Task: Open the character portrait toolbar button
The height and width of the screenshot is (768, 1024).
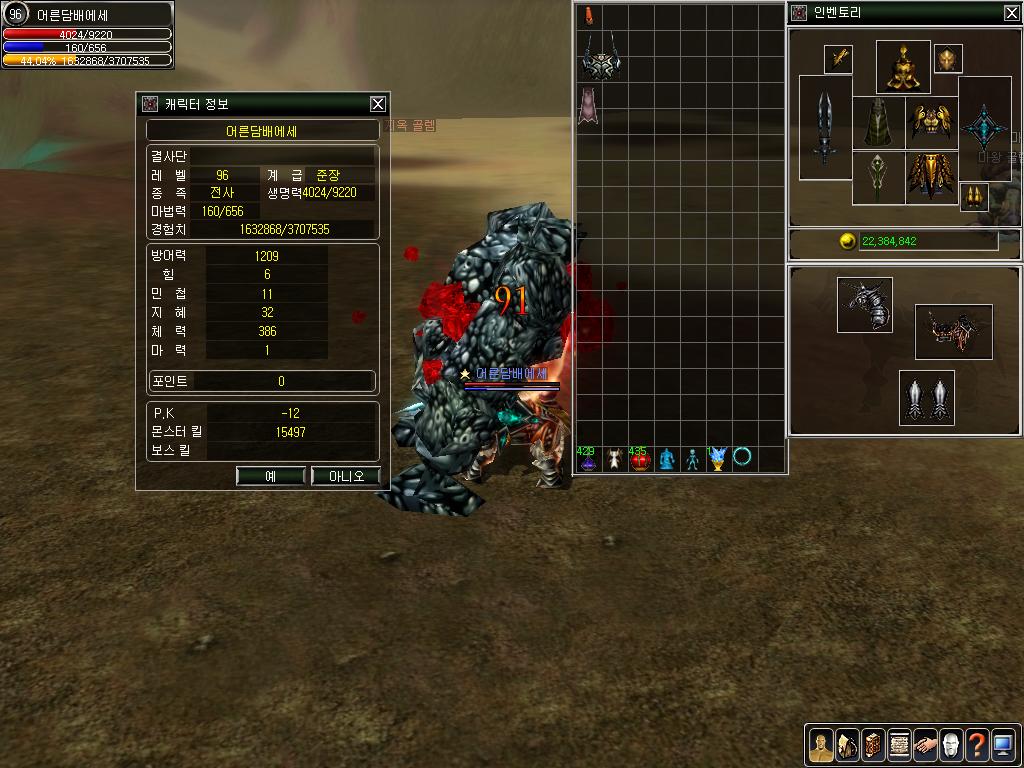Action: (x=821, y=744)
